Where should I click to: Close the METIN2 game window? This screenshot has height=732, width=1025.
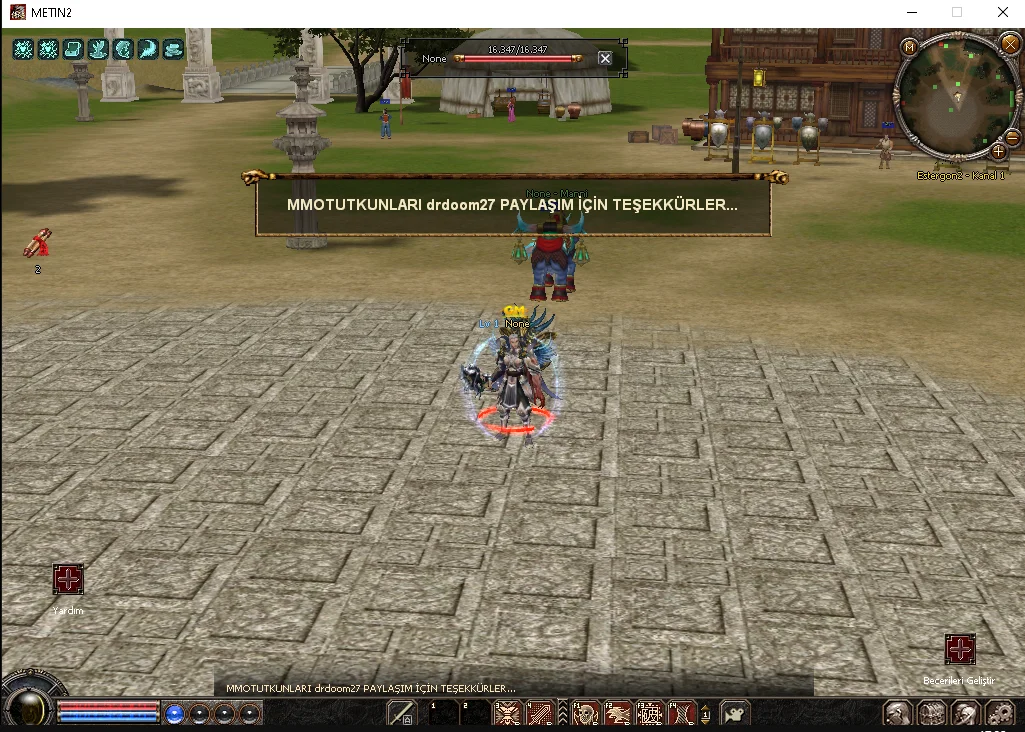click(x=1002, y=13)
